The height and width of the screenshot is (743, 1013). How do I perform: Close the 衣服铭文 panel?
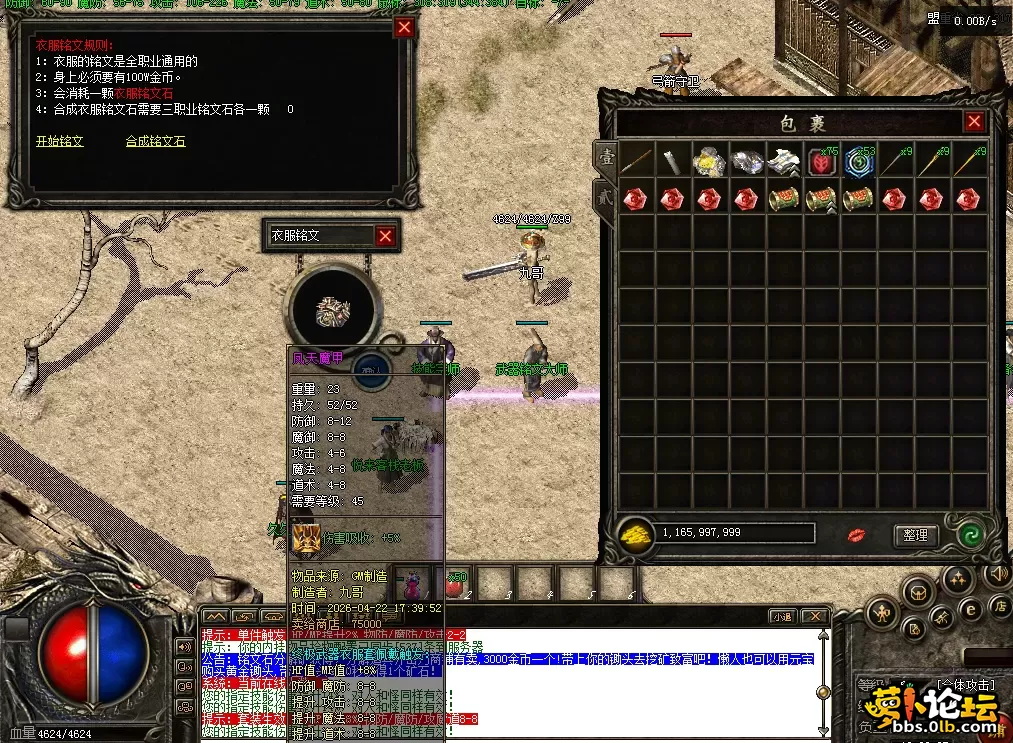[x=385, y=236]
